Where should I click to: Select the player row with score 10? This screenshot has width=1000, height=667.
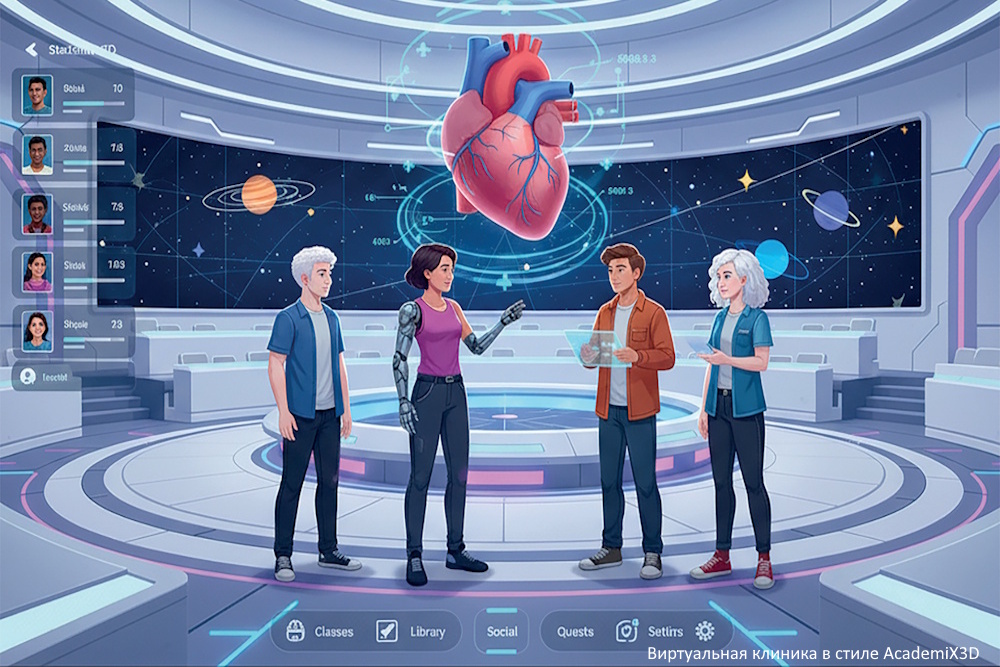[73, 95]
